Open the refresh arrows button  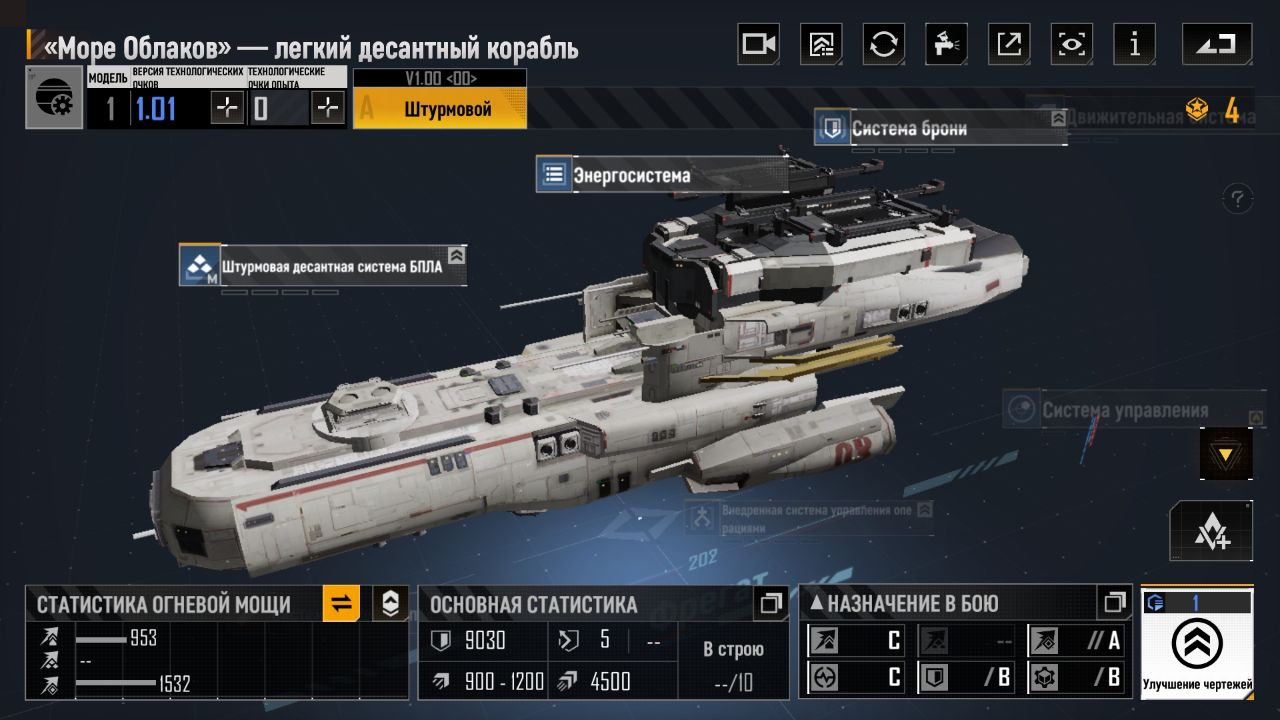pyautogui.click(x=883, y=44)
